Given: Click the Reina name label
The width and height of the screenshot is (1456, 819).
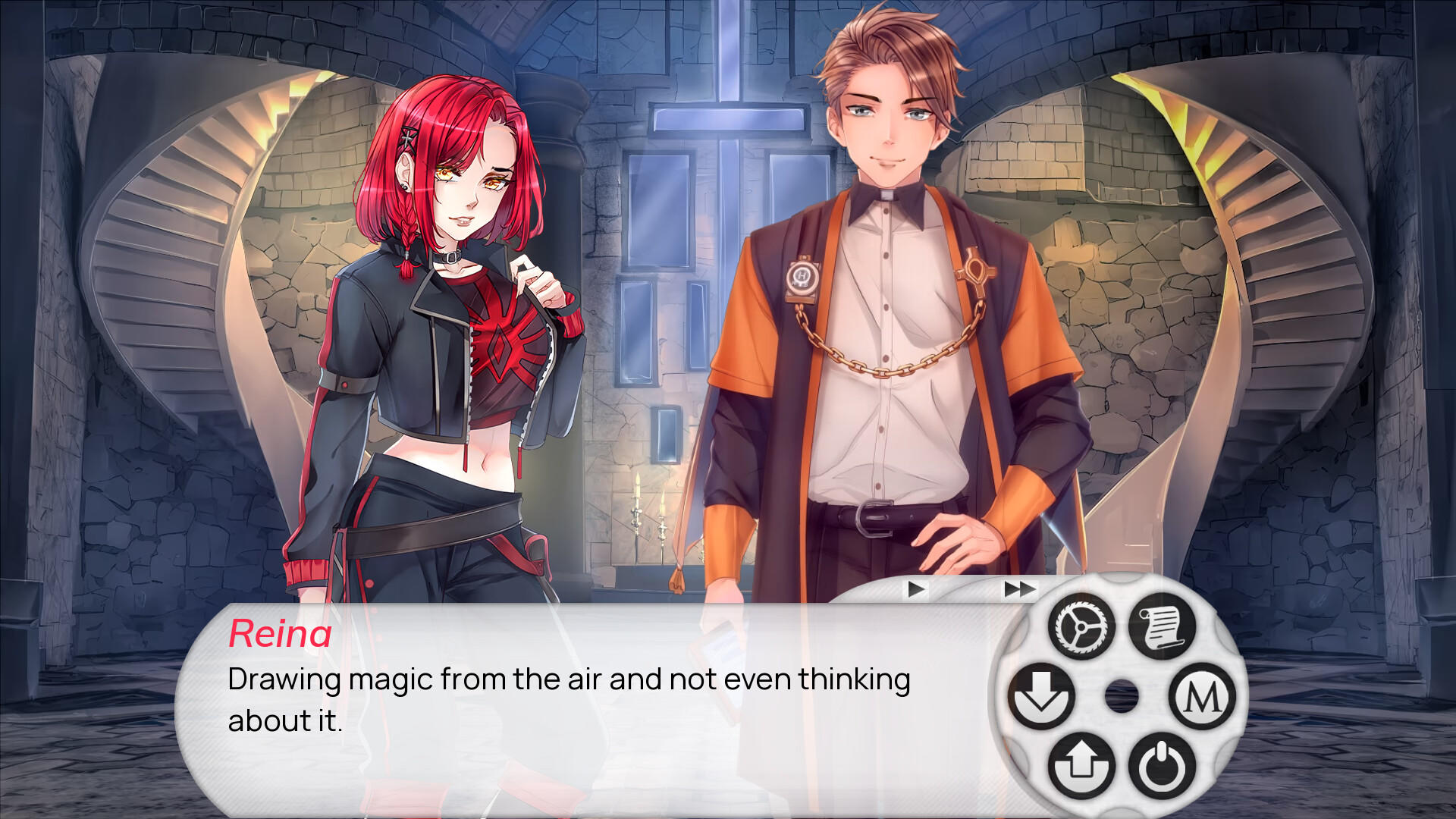Looking at the screenshot, I should coord(281,634).
